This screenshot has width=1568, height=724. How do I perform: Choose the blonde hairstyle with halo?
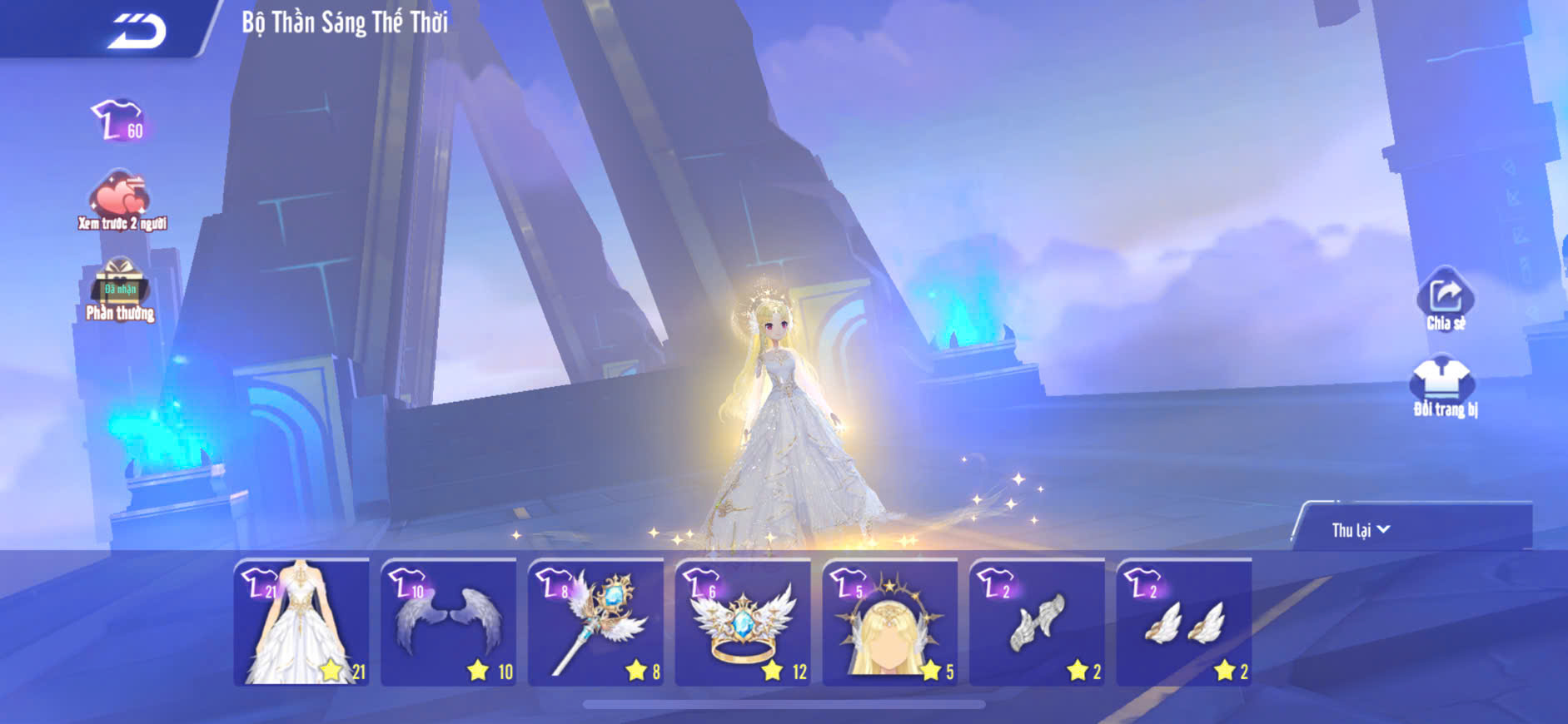(x=890, y=622)
